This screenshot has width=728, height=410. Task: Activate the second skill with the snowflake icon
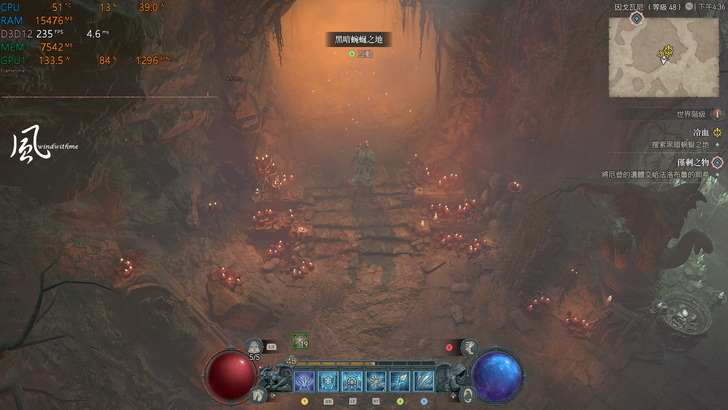328,381
